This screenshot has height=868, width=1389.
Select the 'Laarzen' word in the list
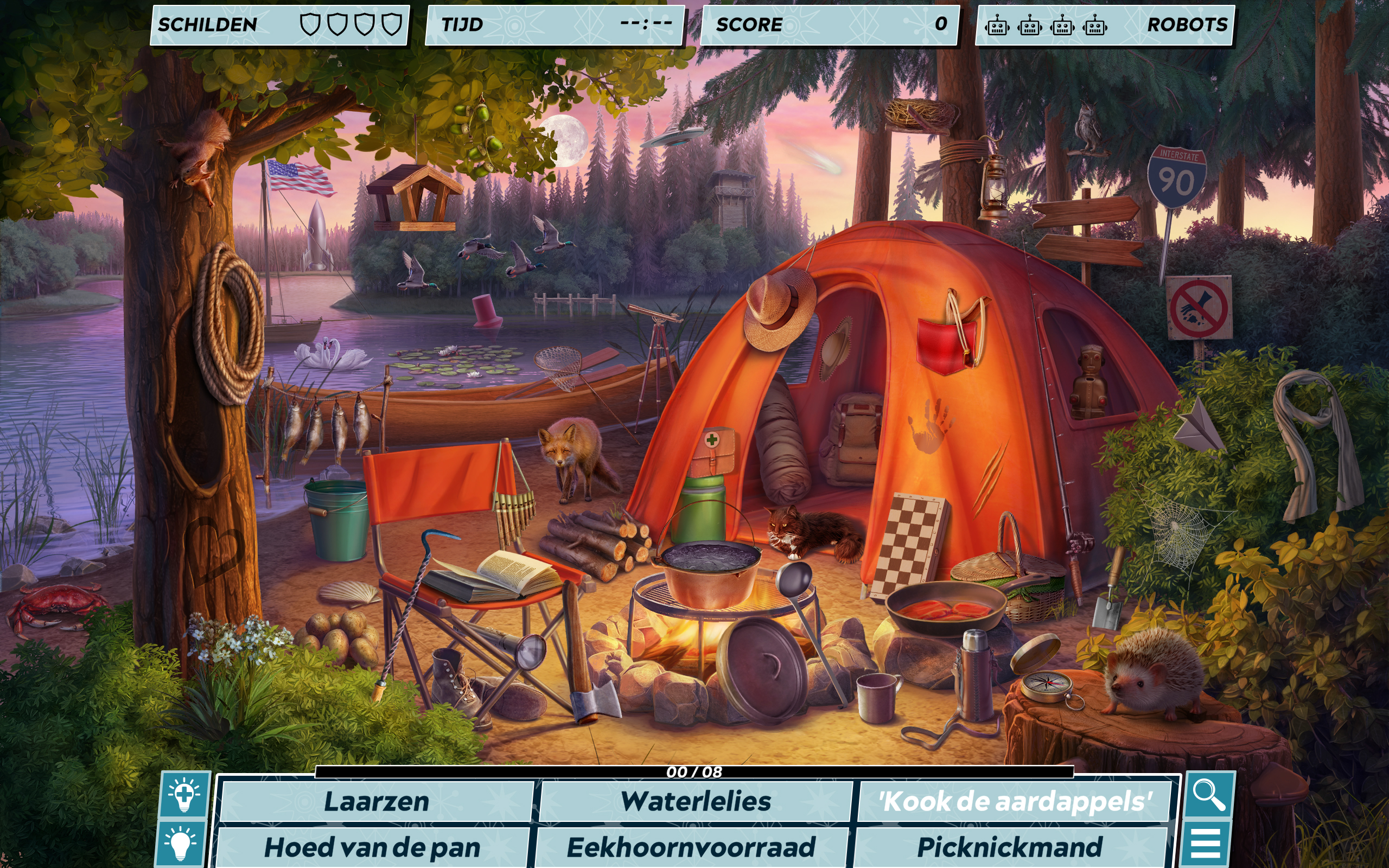376,801
